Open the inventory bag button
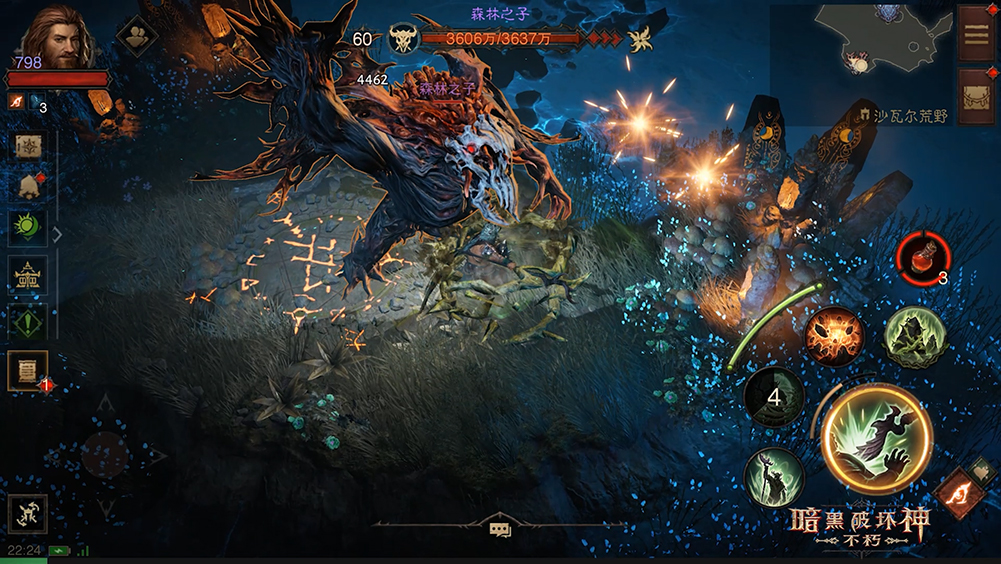 pos(975,96)
